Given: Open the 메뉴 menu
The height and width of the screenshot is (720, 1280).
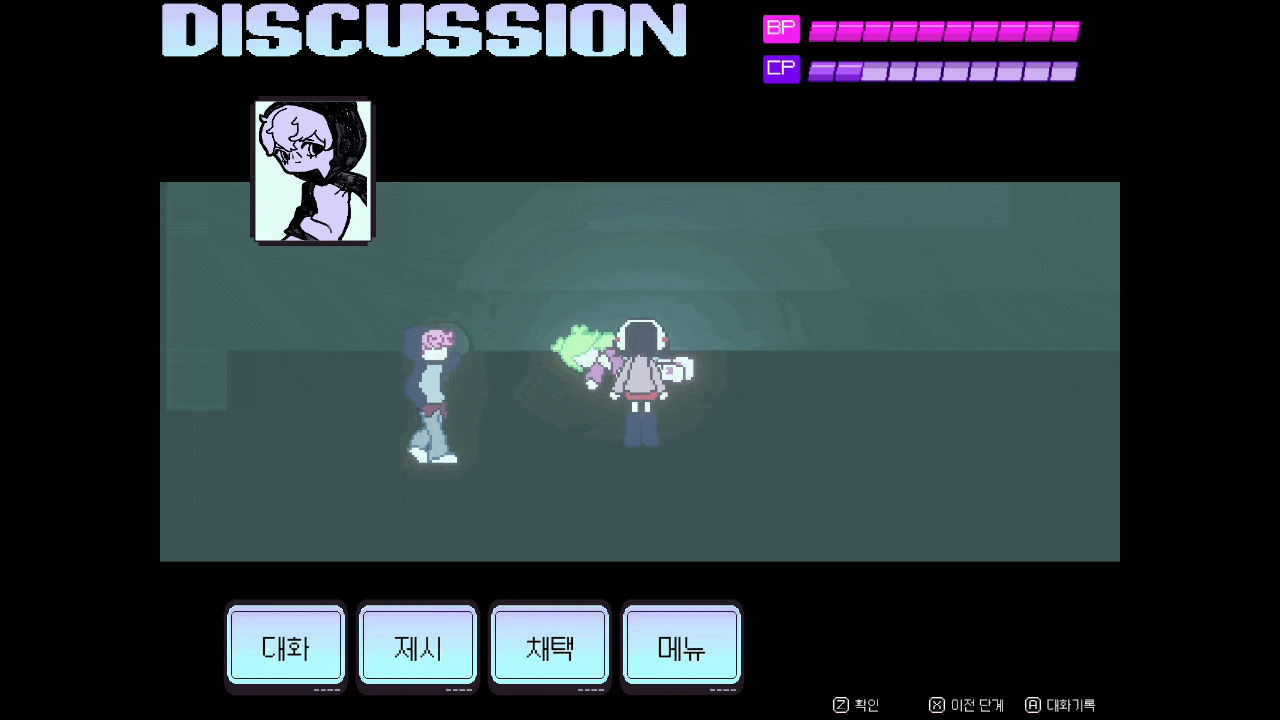Looking at the screenshot, I should [x=681, y=646].
